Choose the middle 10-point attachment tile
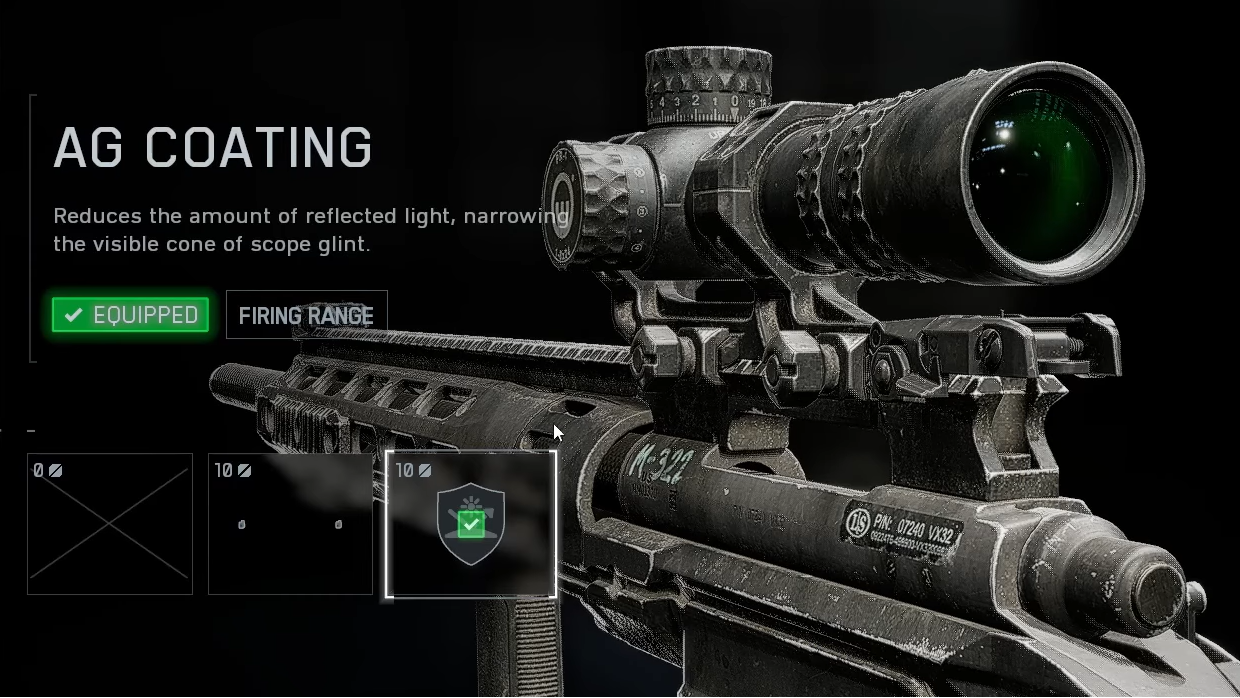Viewport: 1240px width, 698px height. (290, 524)
